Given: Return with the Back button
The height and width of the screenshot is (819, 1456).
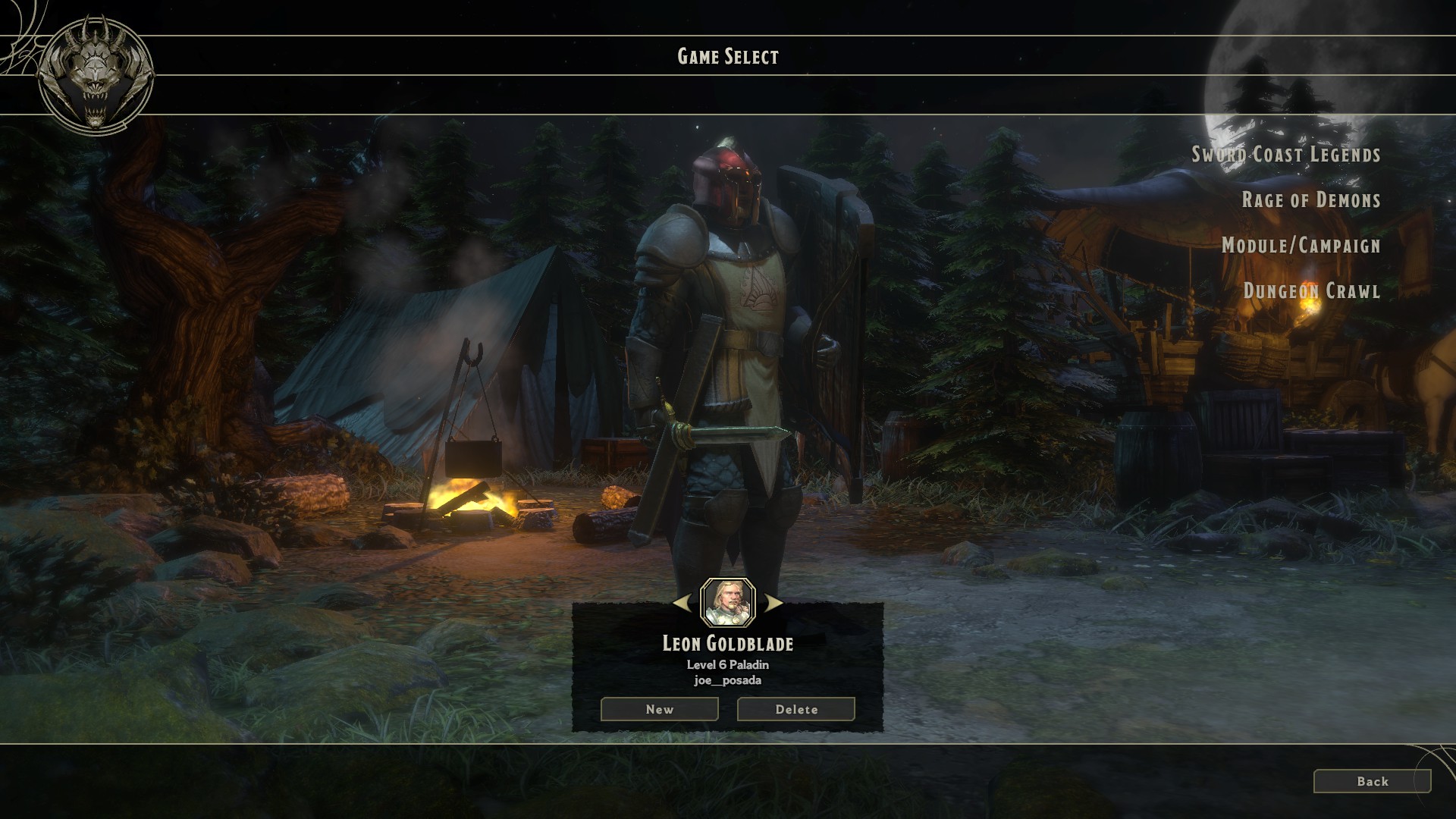Looking at the screenshot, I should [x=1374, y=781].
